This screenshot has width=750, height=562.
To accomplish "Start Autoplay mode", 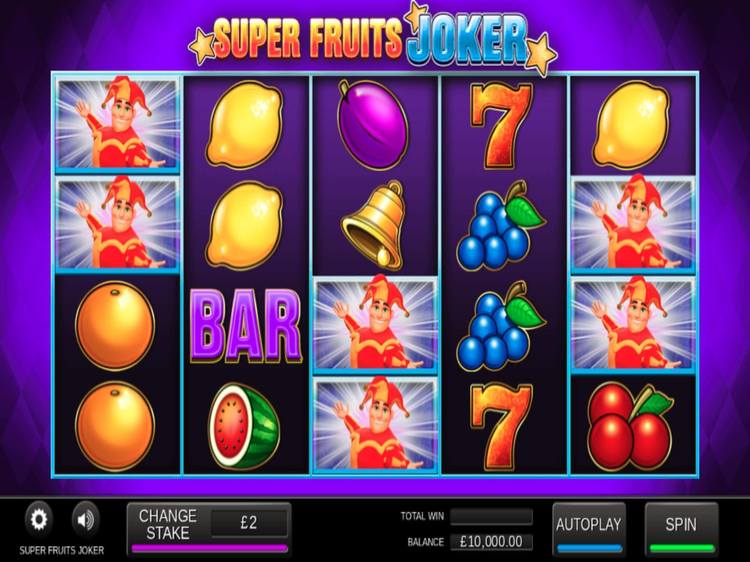I will [x=589, y=526].
